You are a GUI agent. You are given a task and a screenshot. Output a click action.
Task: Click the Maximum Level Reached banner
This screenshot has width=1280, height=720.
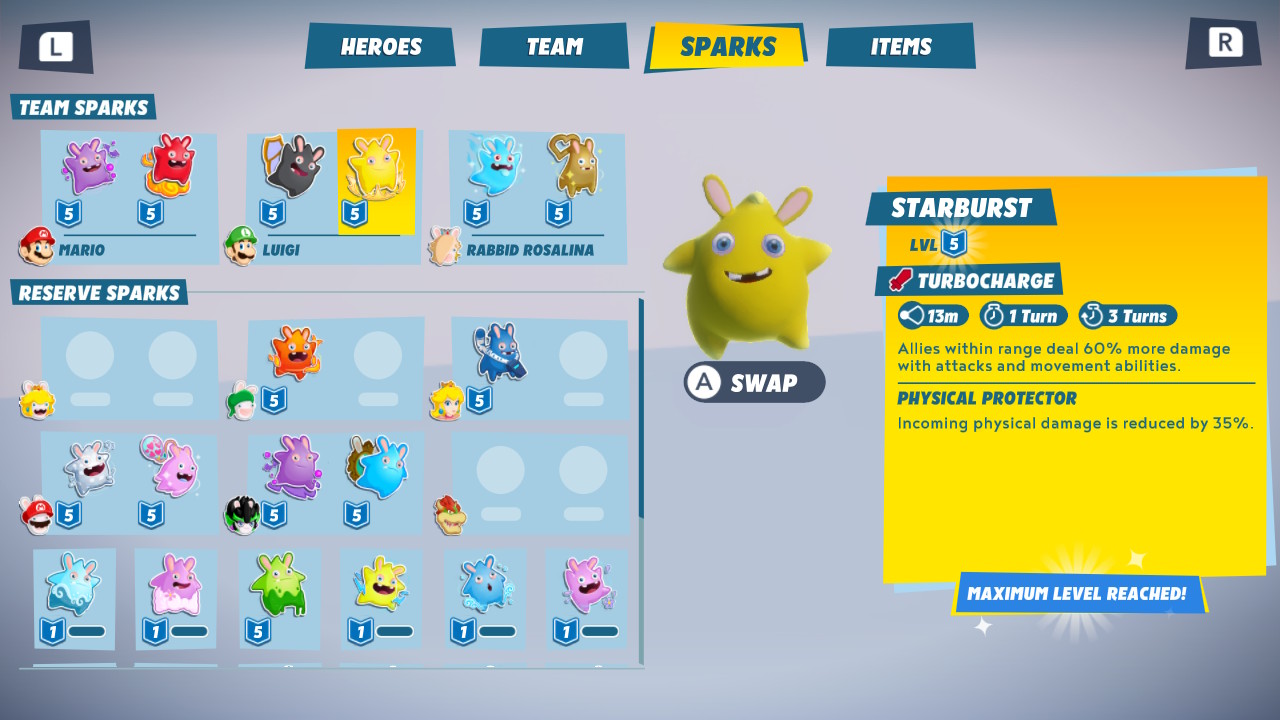1074,593
